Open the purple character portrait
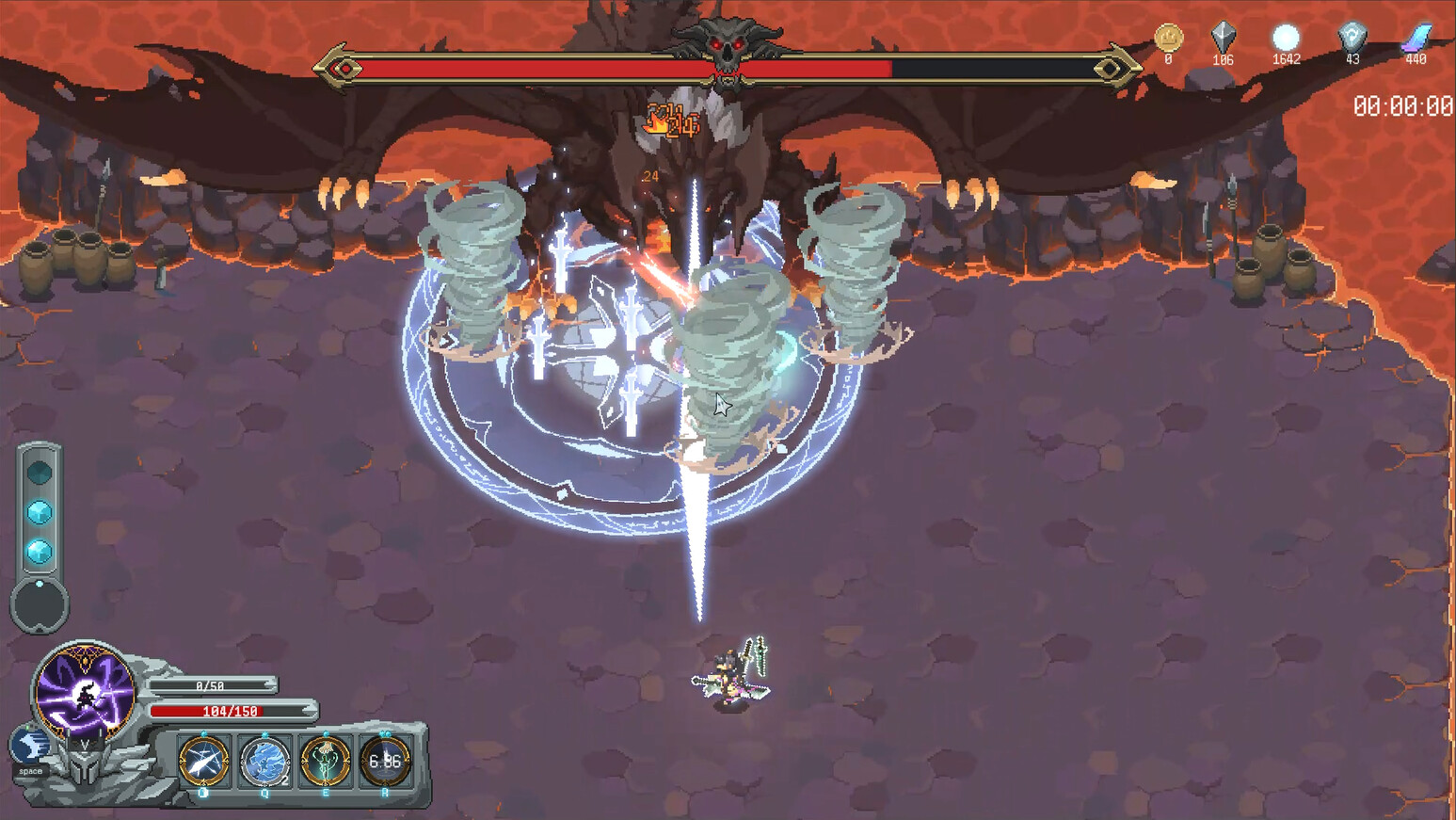This screenshot has width=1456, height=820. click(x=85, y=692)
